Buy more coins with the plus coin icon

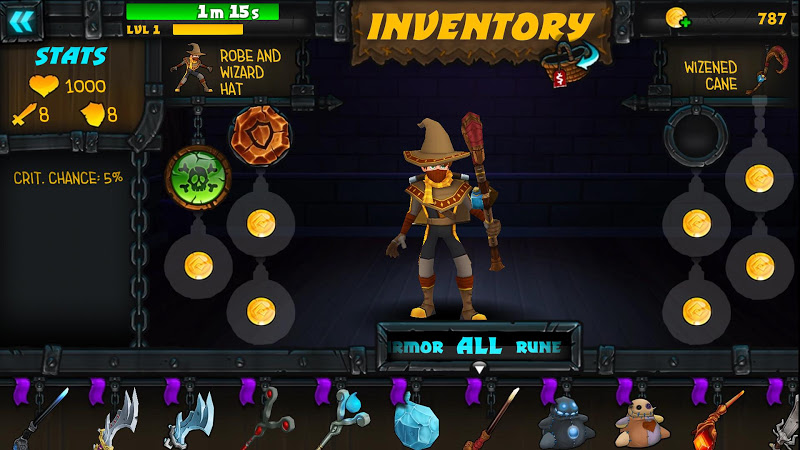pyautogui.click(x=677, y=17)
